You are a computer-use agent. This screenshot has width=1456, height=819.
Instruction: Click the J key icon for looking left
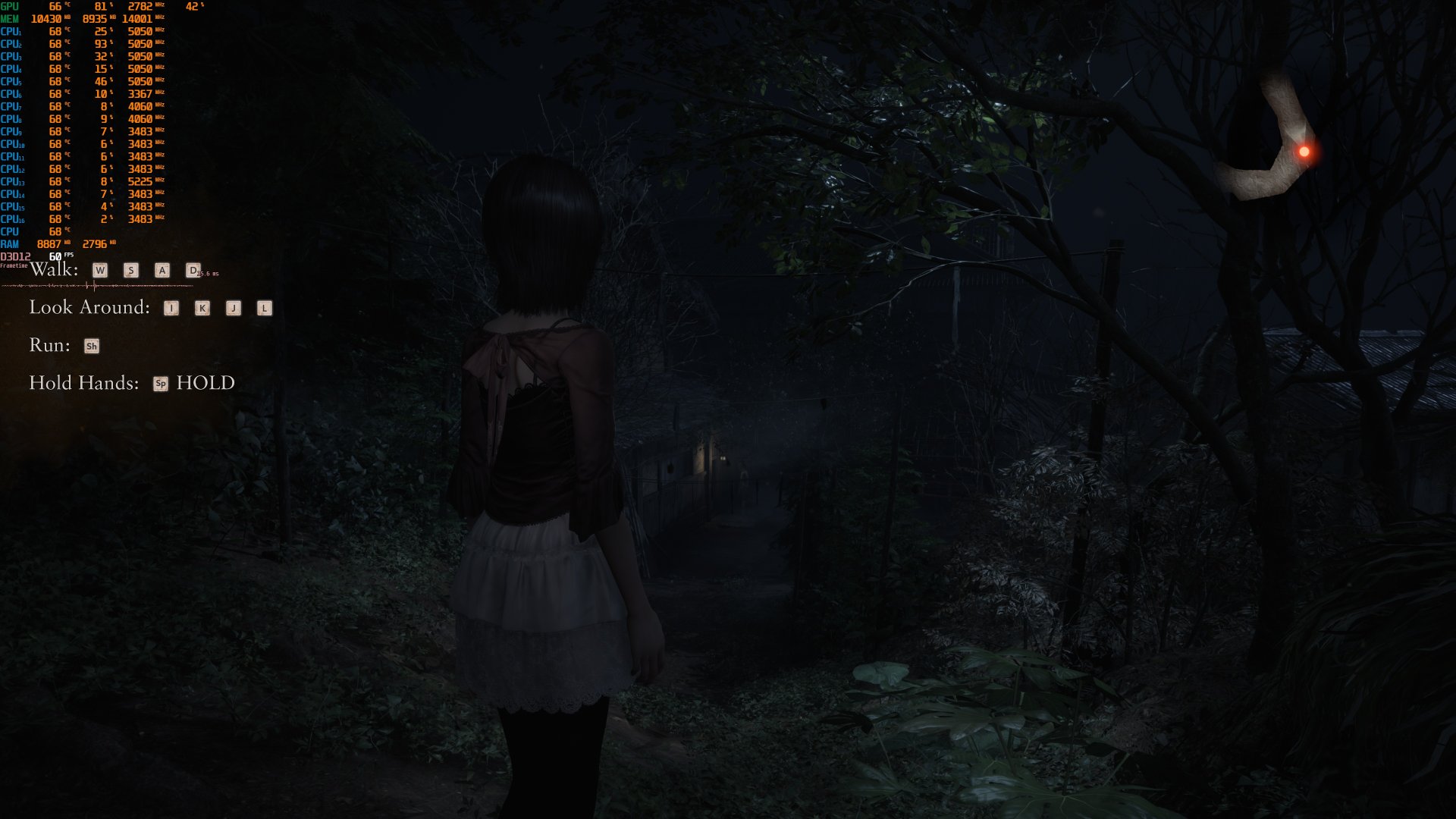[233, 308]
